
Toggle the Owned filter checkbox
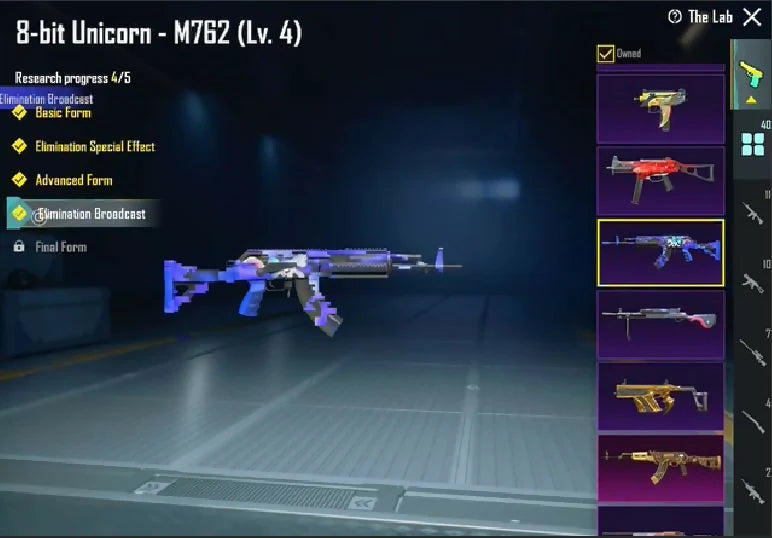(x=605, y=54)
